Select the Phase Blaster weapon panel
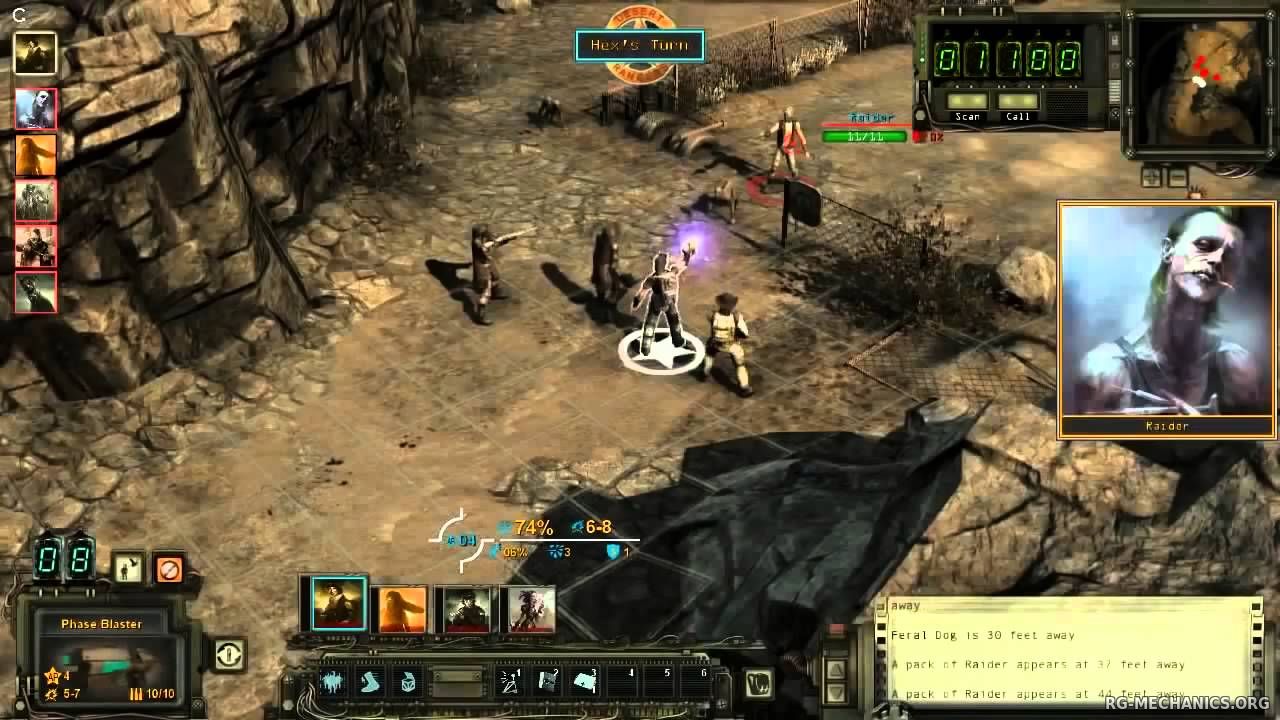The height and width of the screenshot is (720, 1280). point(101,660)
